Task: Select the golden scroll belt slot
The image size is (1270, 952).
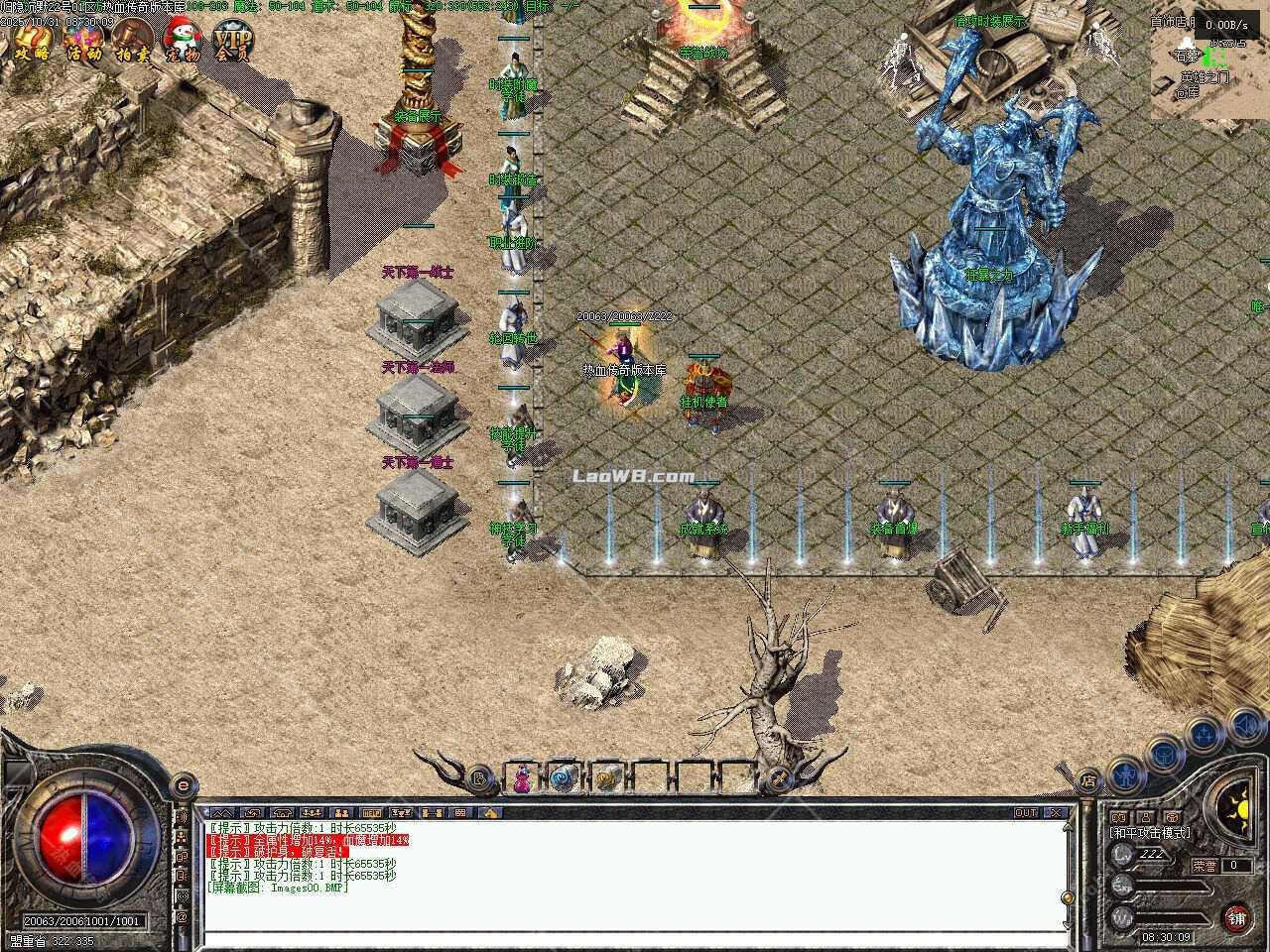Action: coord(606,778)
